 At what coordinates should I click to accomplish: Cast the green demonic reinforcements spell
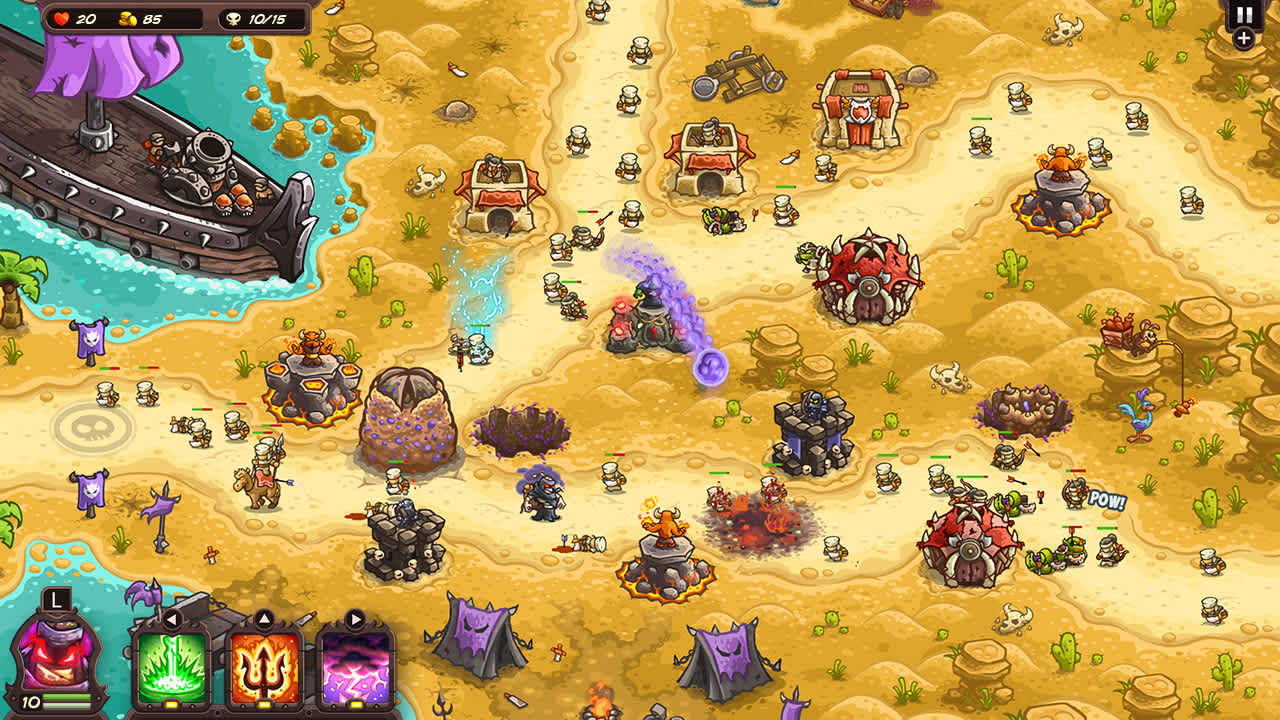point(172,665)
